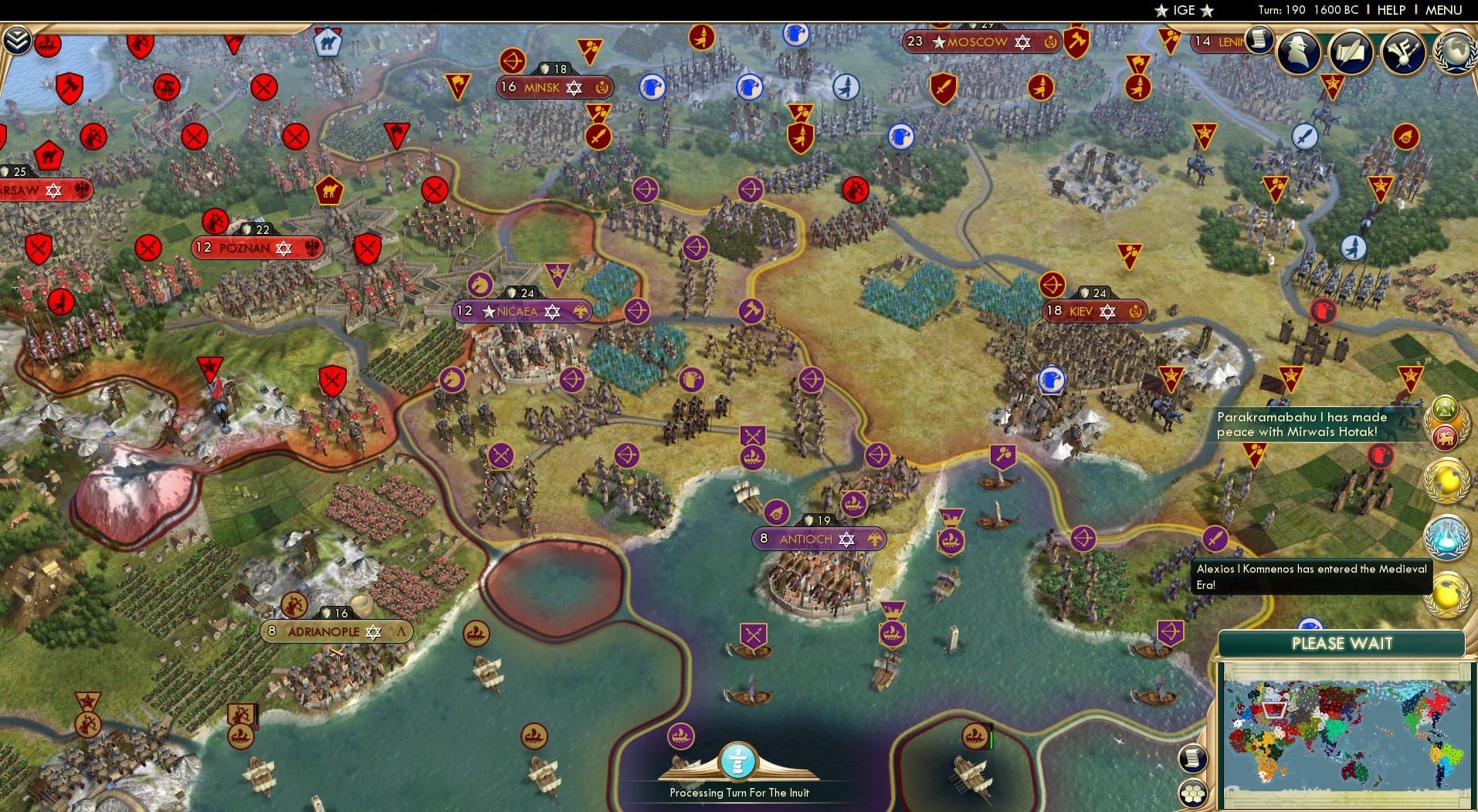Select the Antioch city banner
Screen dimensions: 1478x812
[819, 539]
